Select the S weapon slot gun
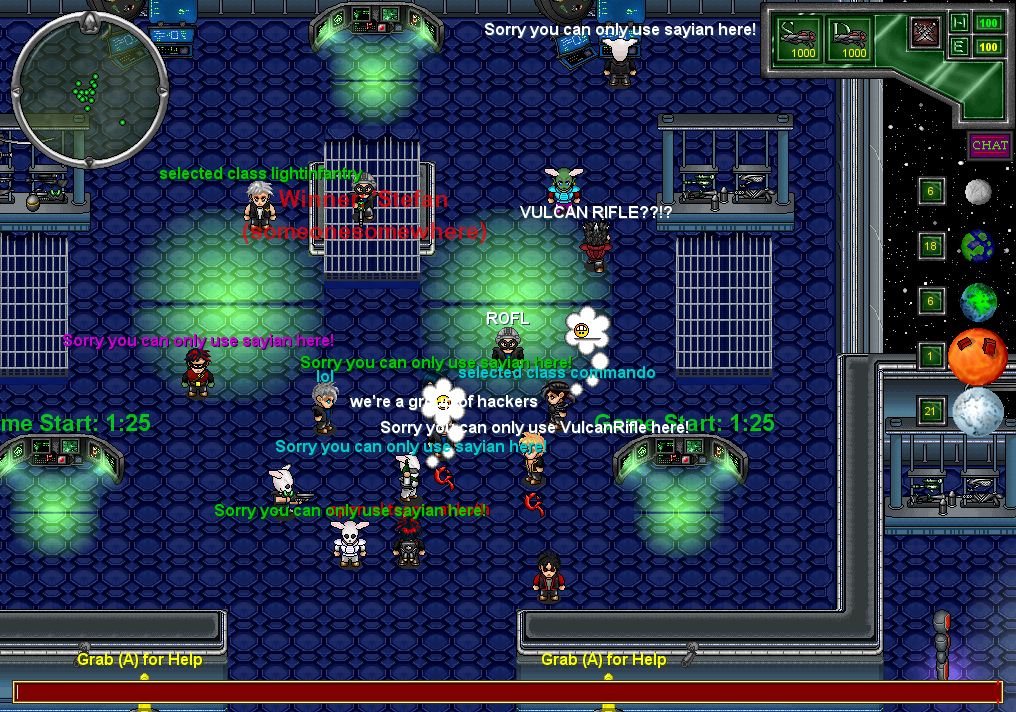This screenshot has height=712, width=1016. (799, 40)
